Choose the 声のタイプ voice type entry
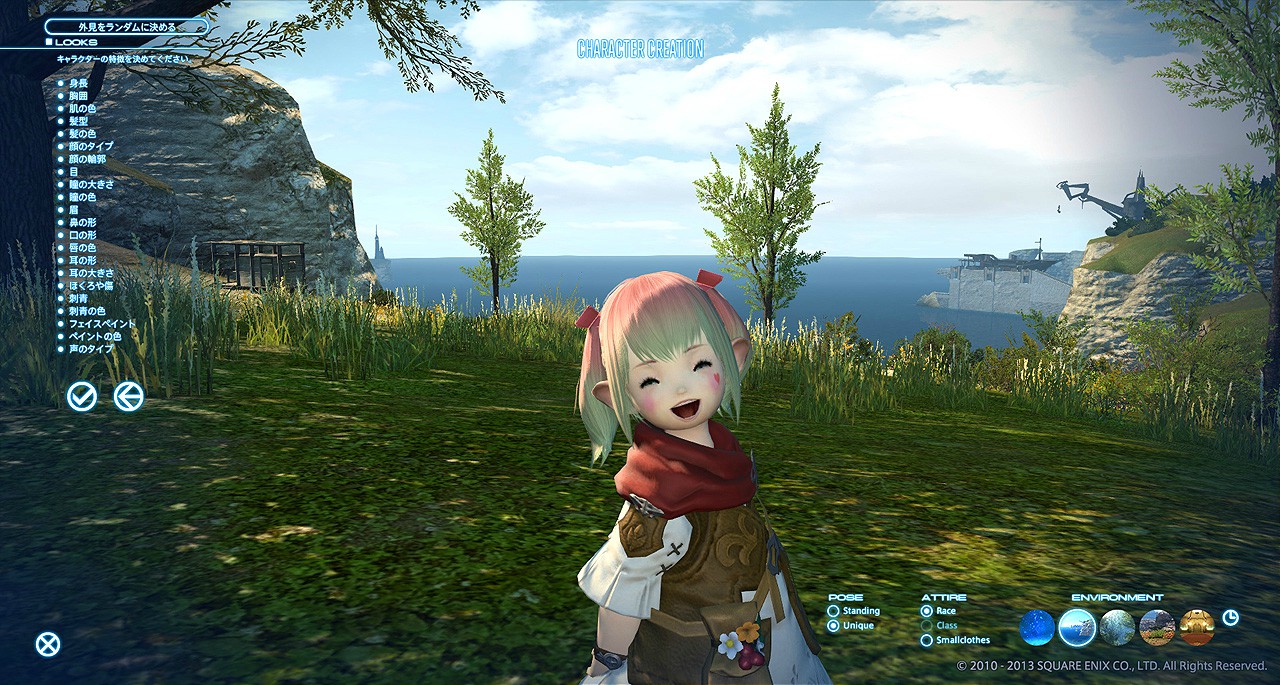This screenshot has height=685, width=1280. click(90, 349)
